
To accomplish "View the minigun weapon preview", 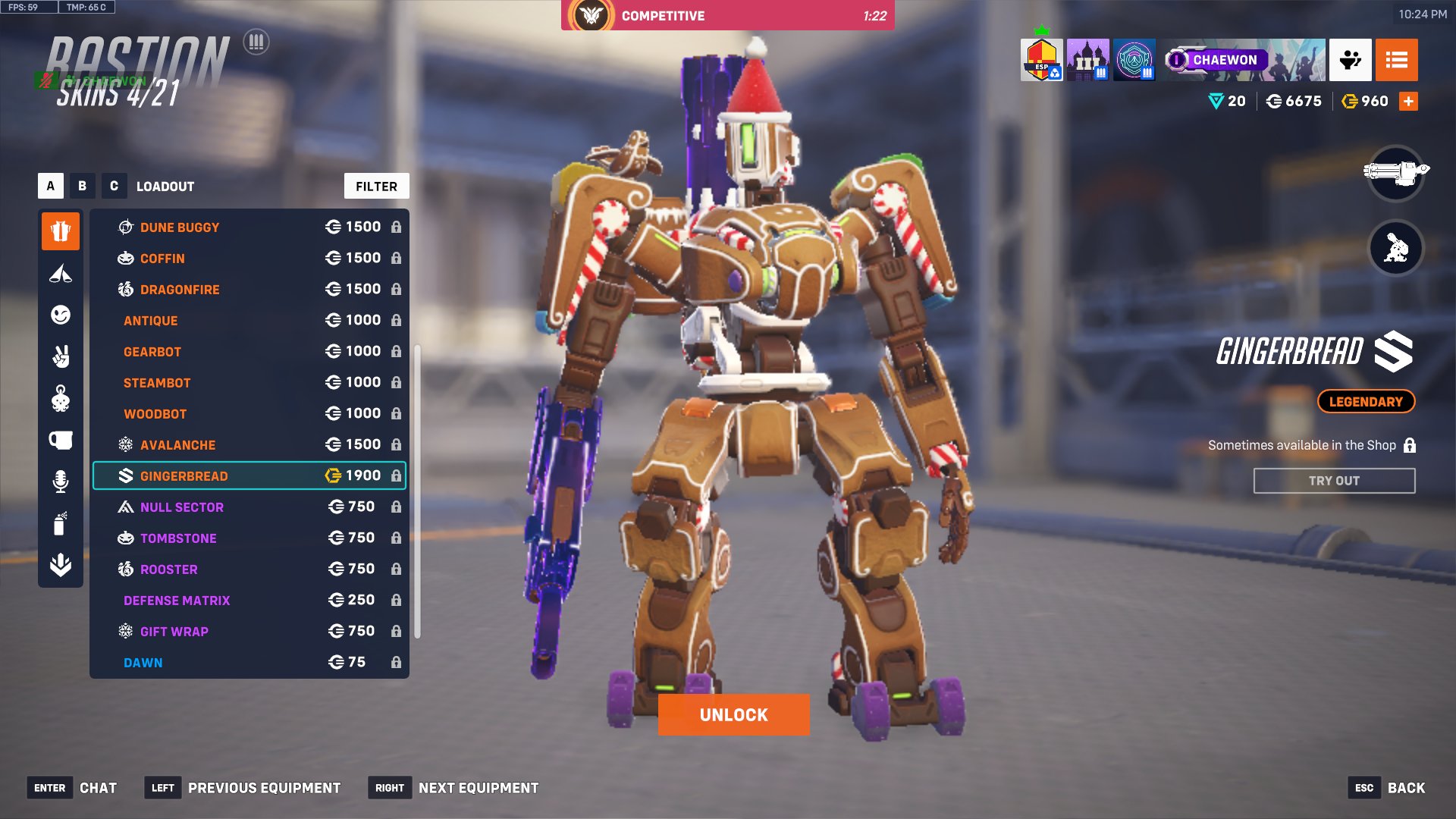I will coord(1395,173).
